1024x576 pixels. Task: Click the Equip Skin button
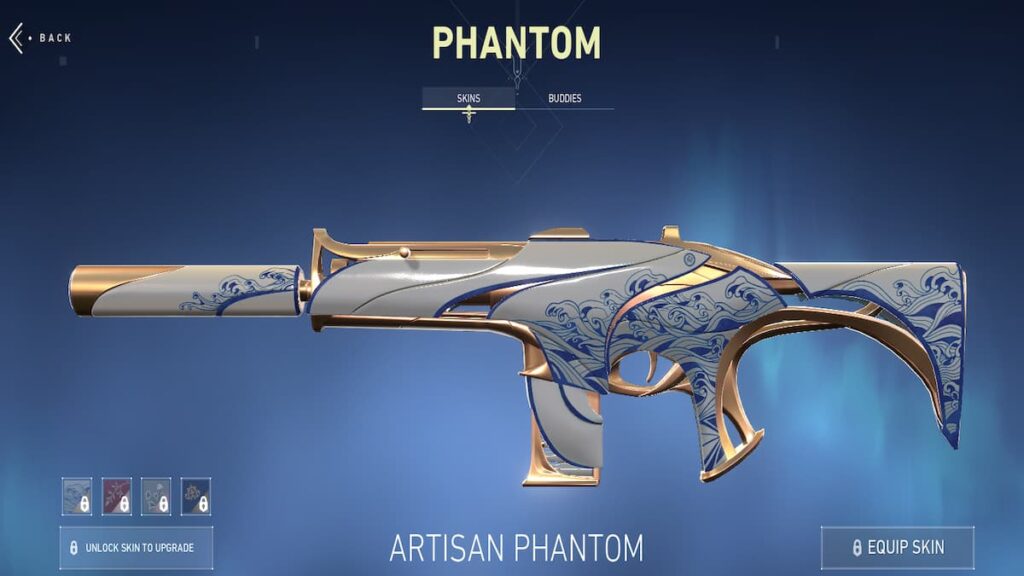click(897, 547)
